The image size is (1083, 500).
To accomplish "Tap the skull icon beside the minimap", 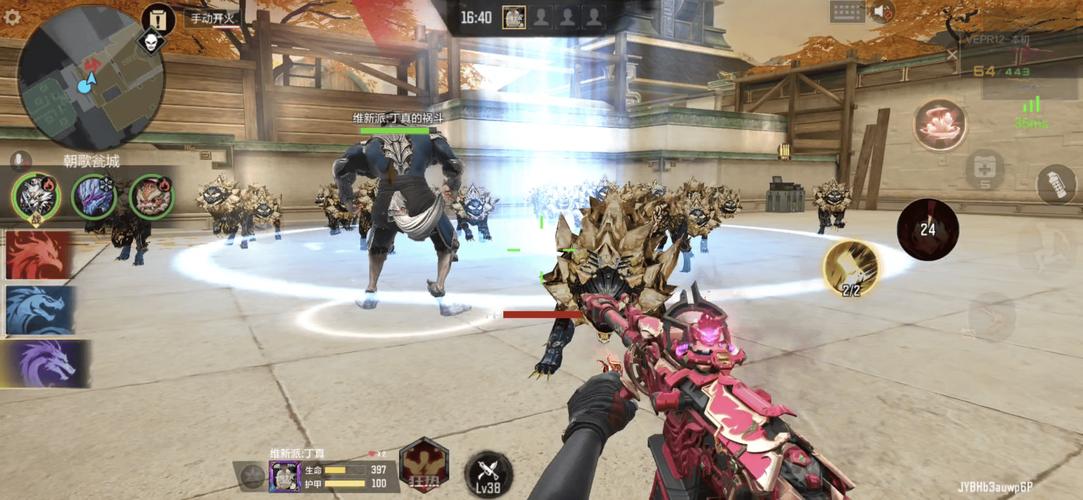I will pos(151,43).
